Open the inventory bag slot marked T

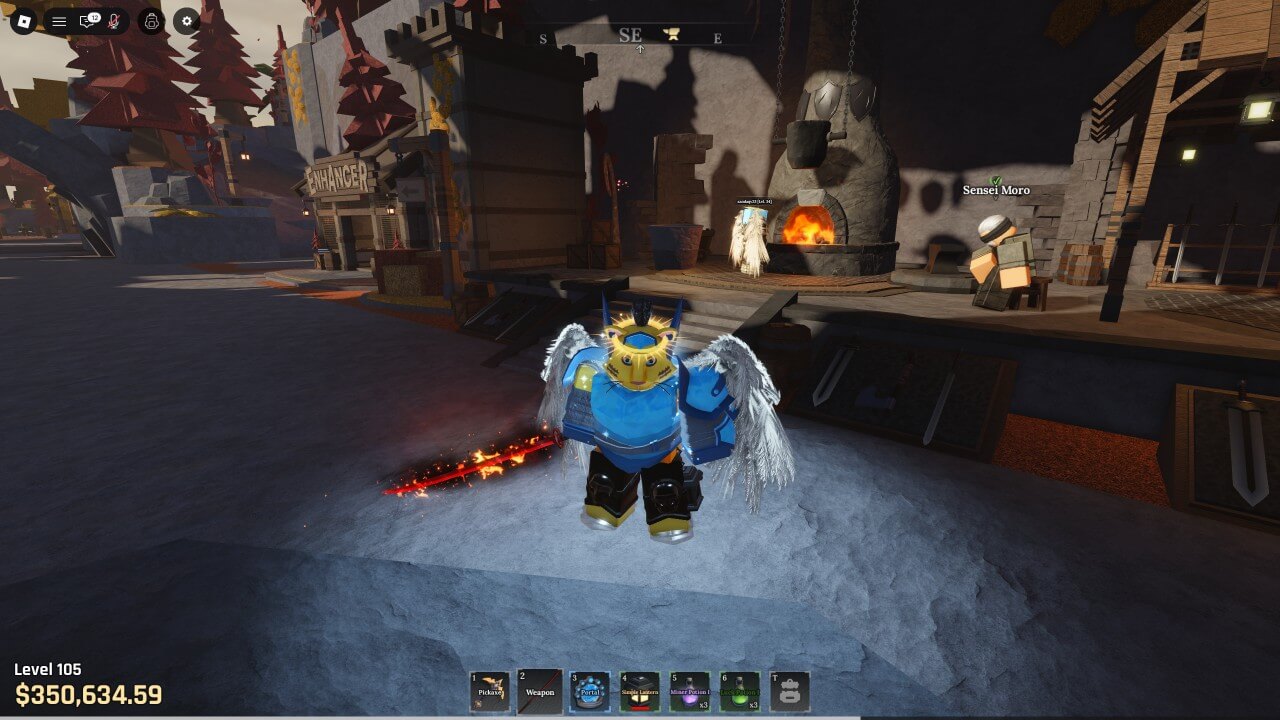[790, 691]
